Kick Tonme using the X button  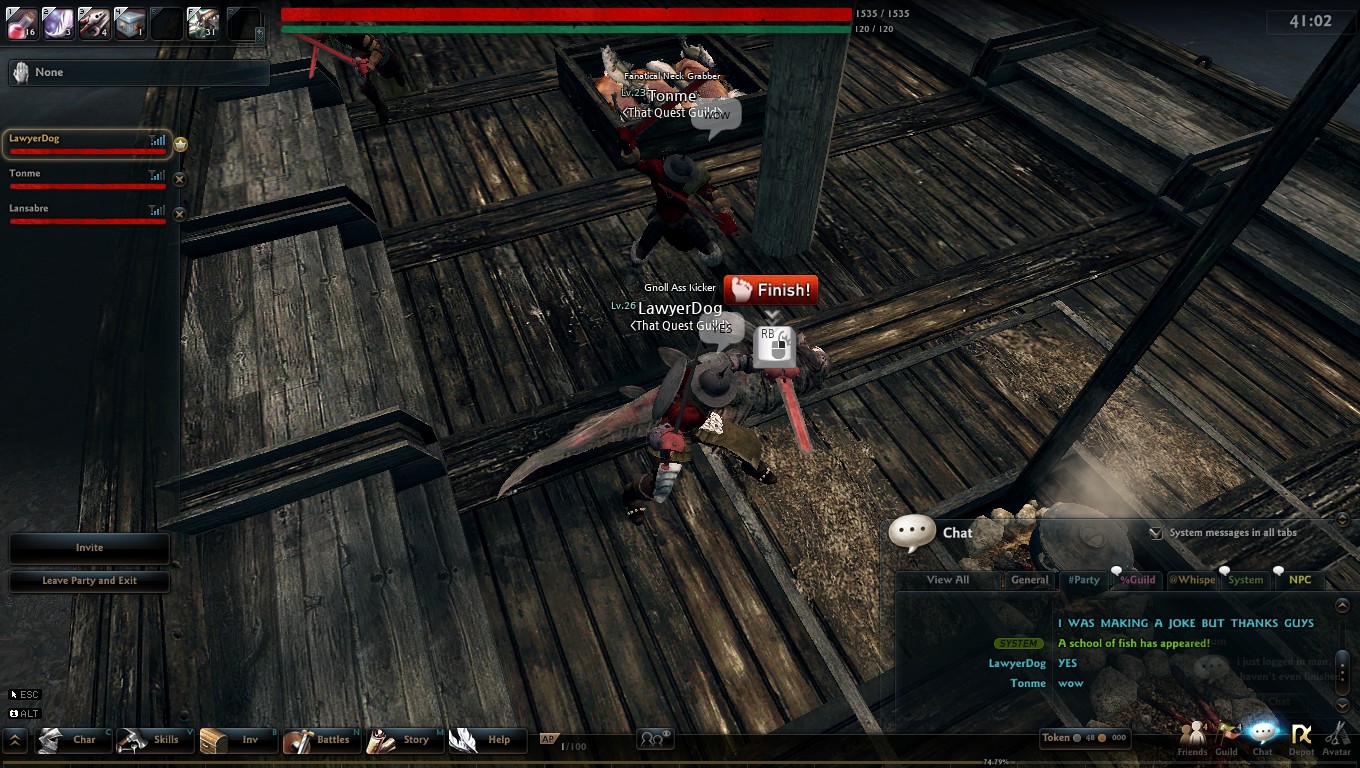[180, 179]
